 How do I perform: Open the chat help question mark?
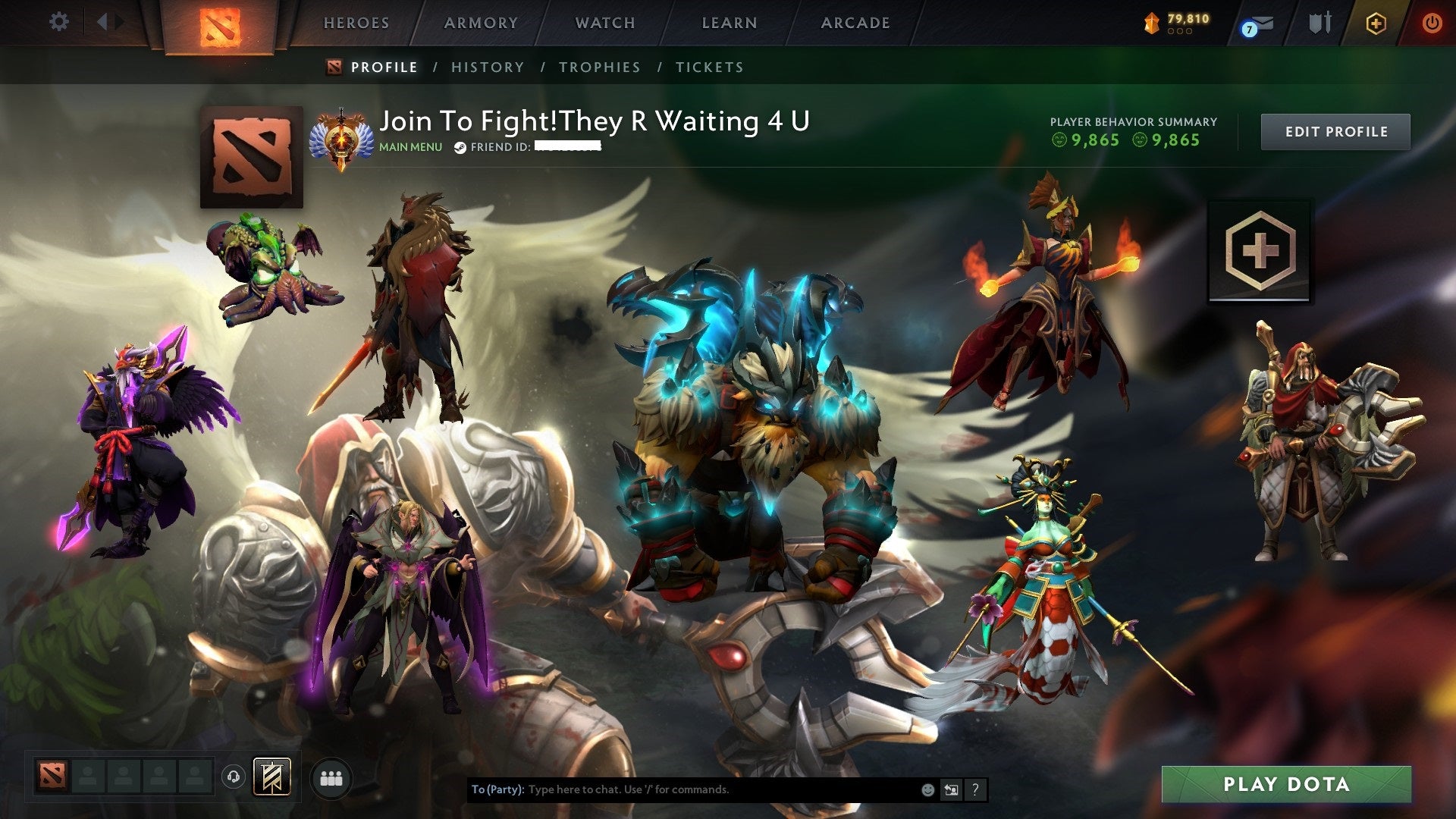click(975, 789)
